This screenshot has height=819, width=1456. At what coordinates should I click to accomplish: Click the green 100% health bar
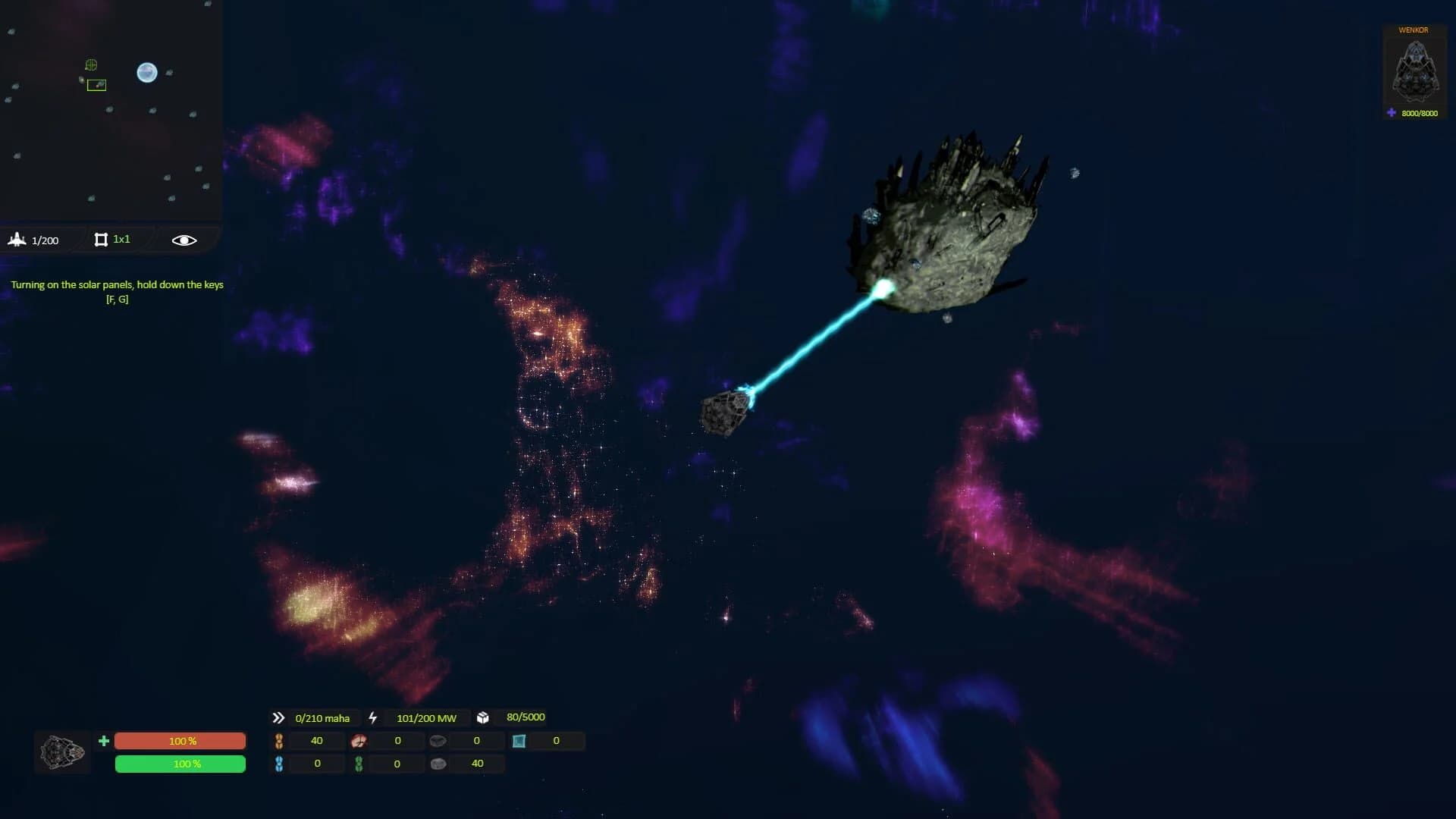180,764
